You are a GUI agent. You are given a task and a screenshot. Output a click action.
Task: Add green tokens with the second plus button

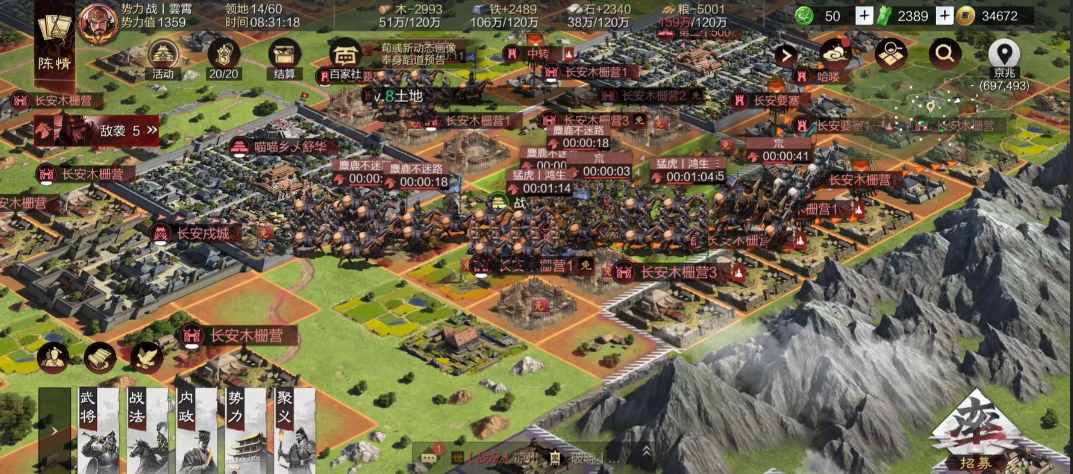point(943,16)
